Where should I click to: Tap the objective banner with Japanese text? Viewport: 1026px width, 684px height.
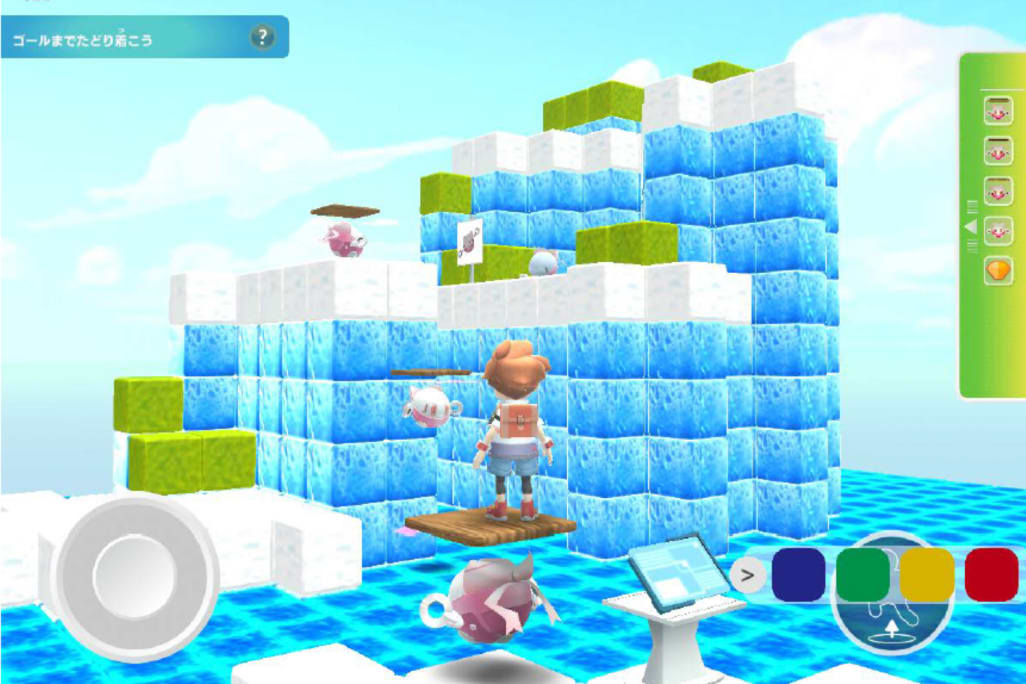[x=130, y=40]
